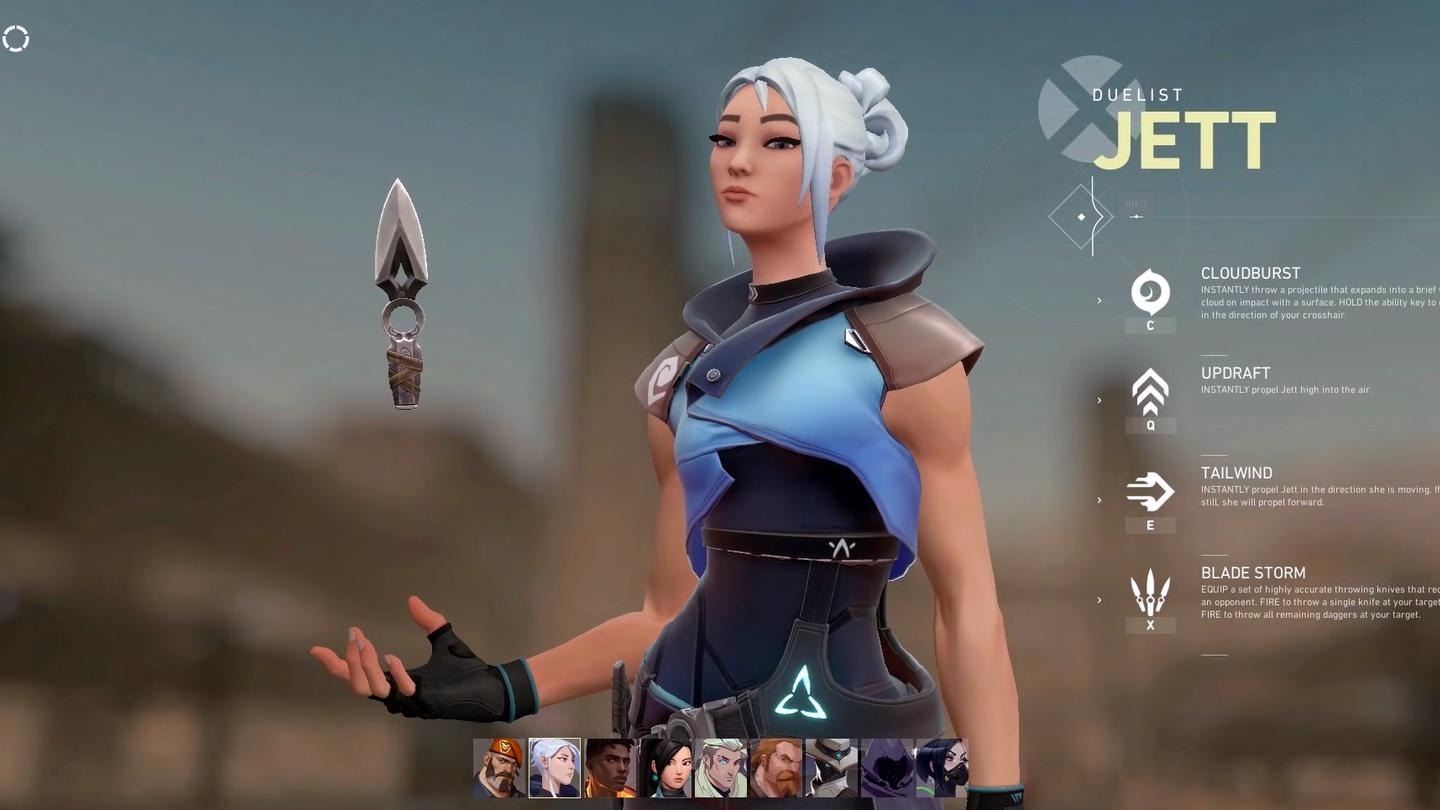1440x810 pixels.
Task: Click the circular spinner icon top left
Action: click(16, 38)
